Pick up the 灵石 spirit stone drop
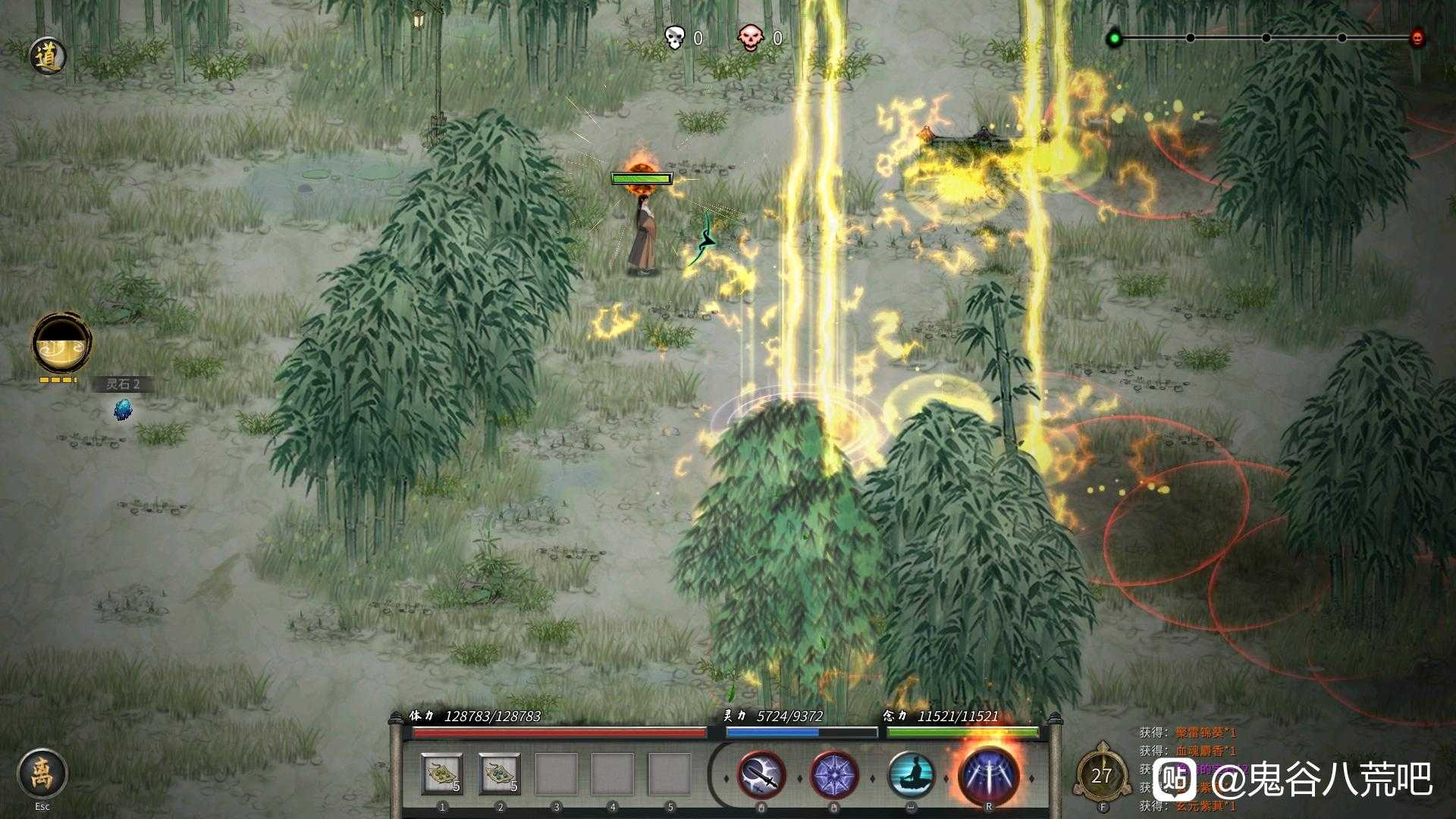This screenshot has height=819, width=1456. pos(124,410)
